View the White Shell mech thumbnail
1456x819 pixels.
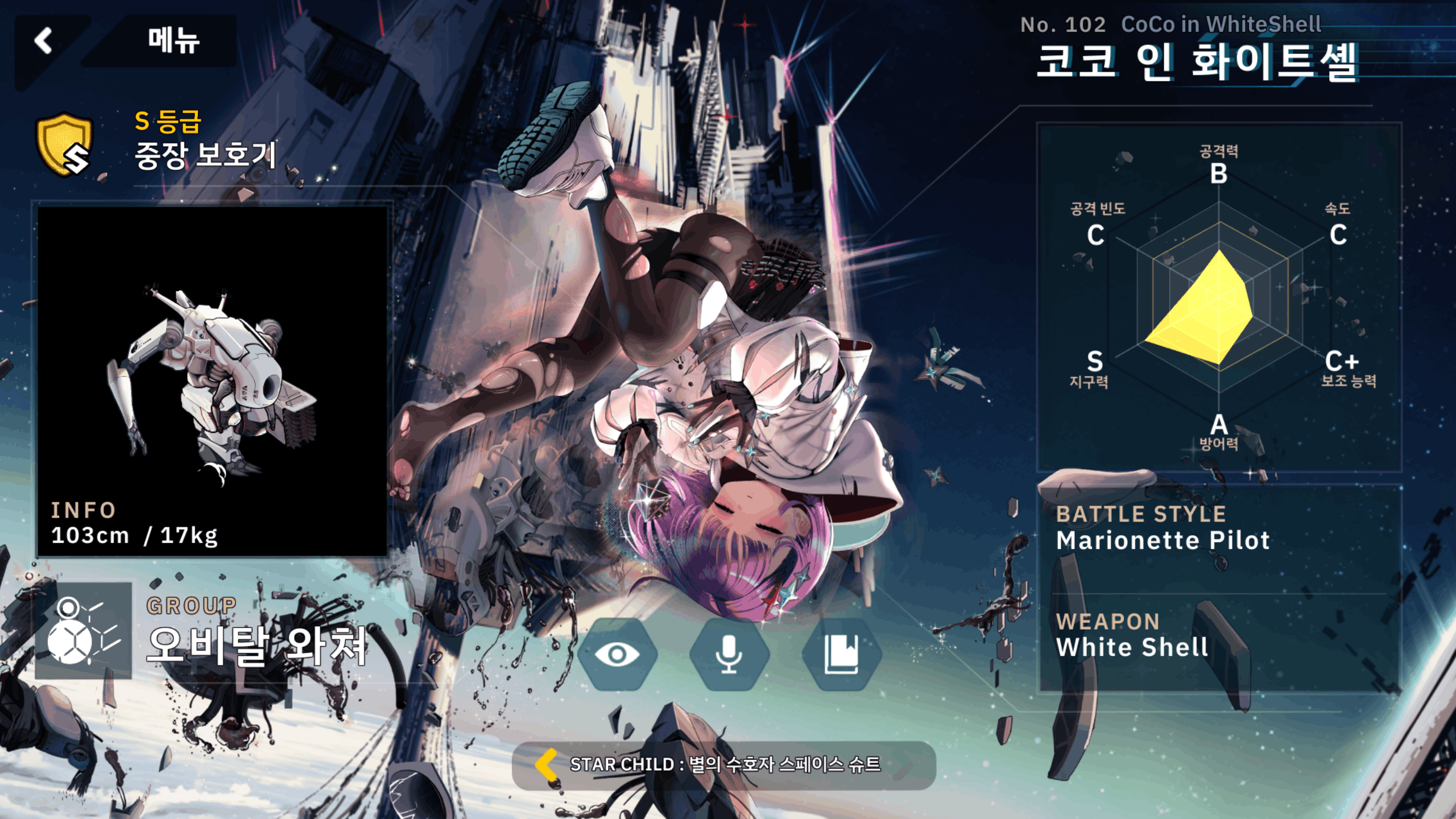click(x=212, y=381)
